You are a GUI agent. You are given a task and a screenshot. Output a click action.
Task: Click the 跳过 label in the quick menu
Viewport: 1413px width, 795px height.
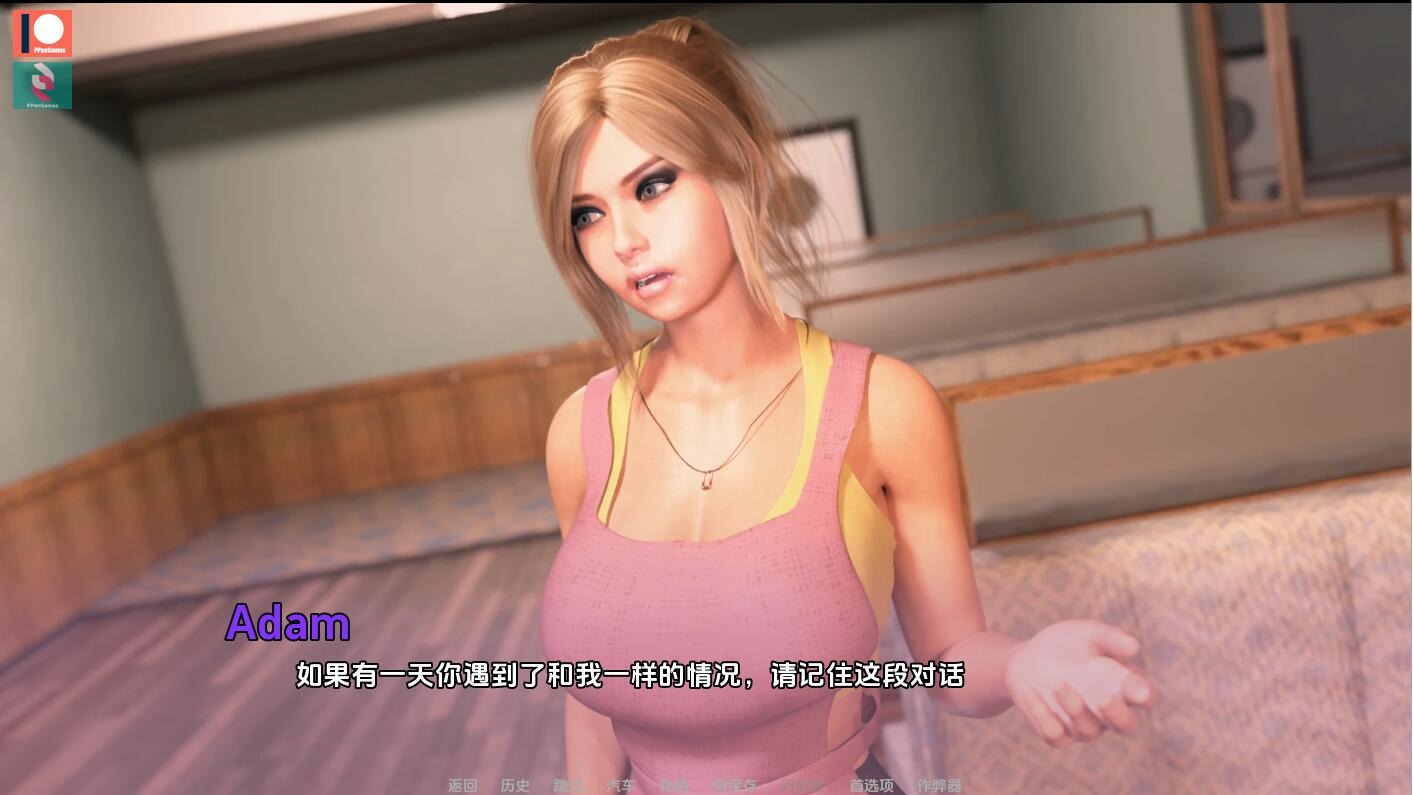point(565,787)
